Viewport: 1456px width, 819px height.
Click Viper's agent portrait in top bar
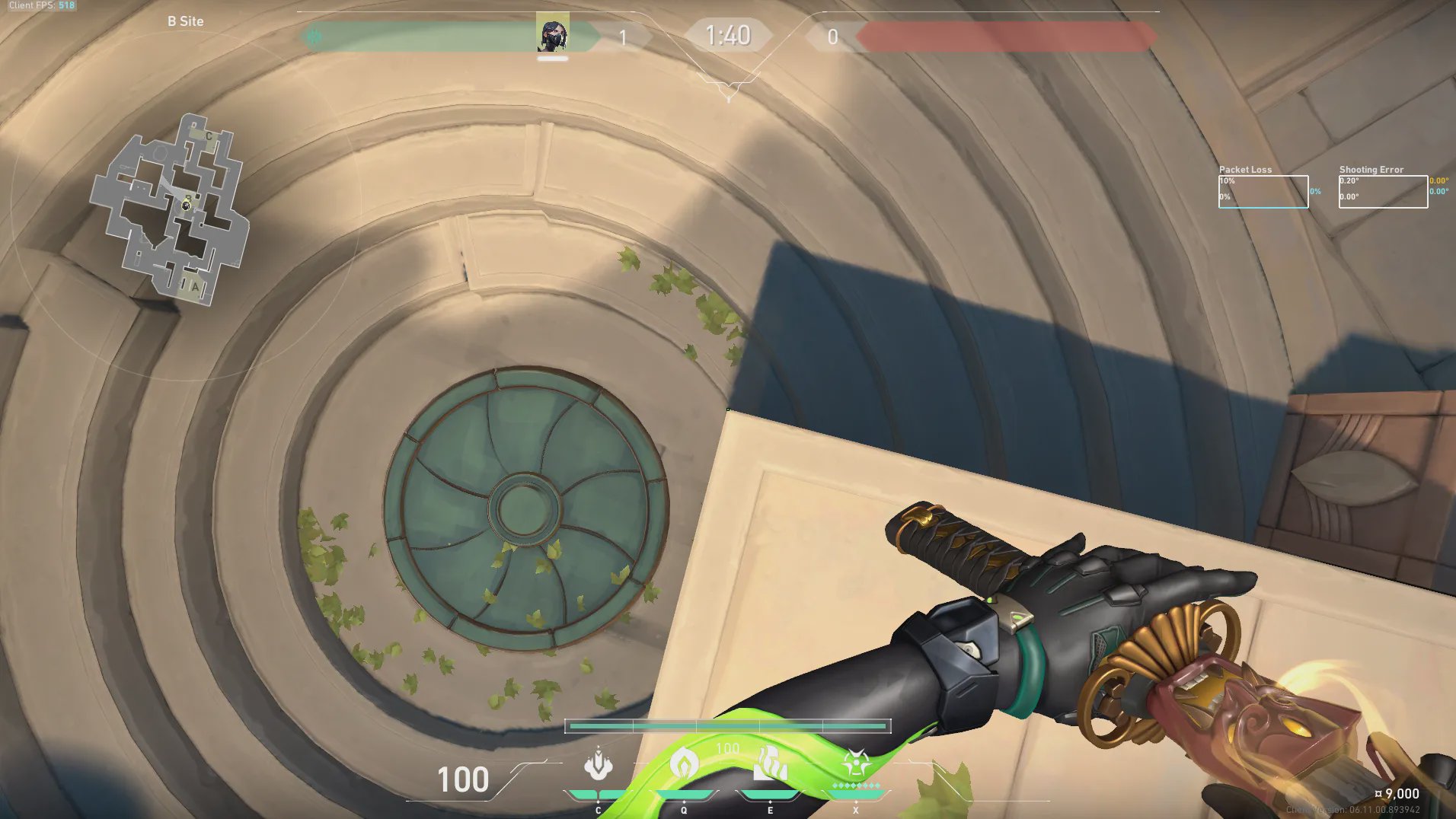pos(552,33)
